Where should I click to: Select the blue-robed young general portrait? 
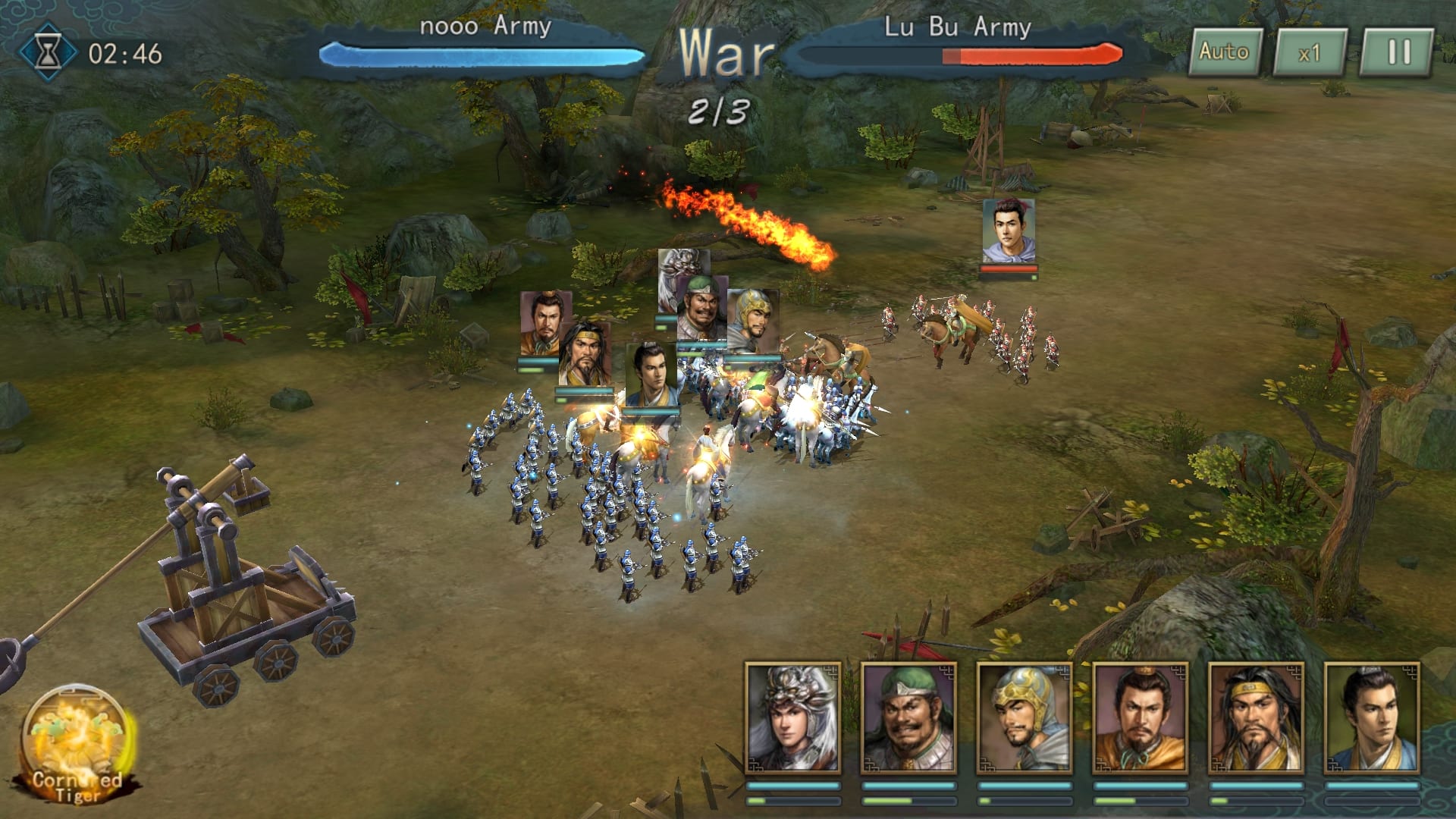click(1371, 717)
